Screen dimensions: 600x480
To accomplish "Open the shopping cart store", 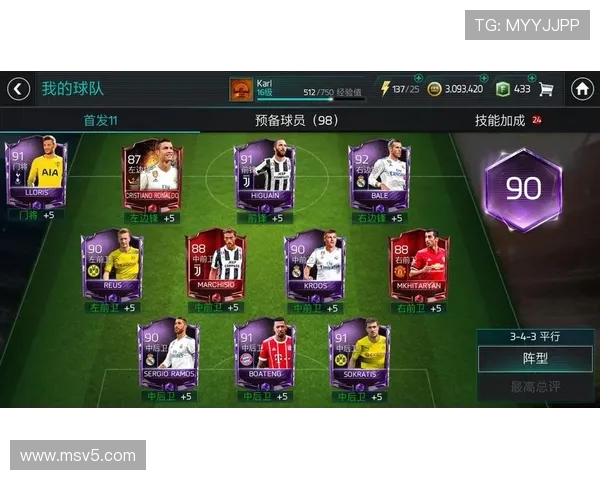I will pos(546,89).
